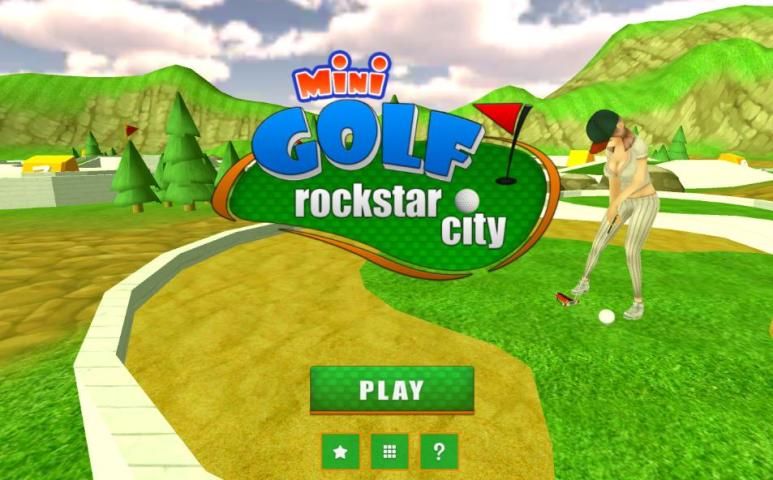This screenshot has width=773, height=480.
Task: Show help with the question mark button
Action: click(439, 452)
